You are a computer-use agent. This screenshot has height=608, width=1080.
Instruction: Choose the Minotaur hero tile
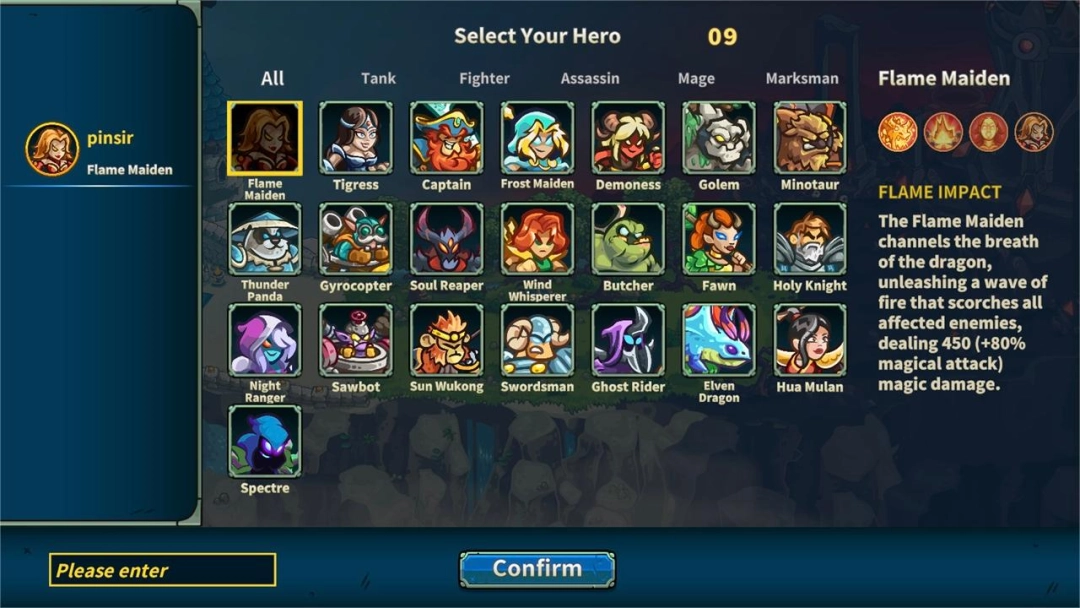[x=809, y=138]
